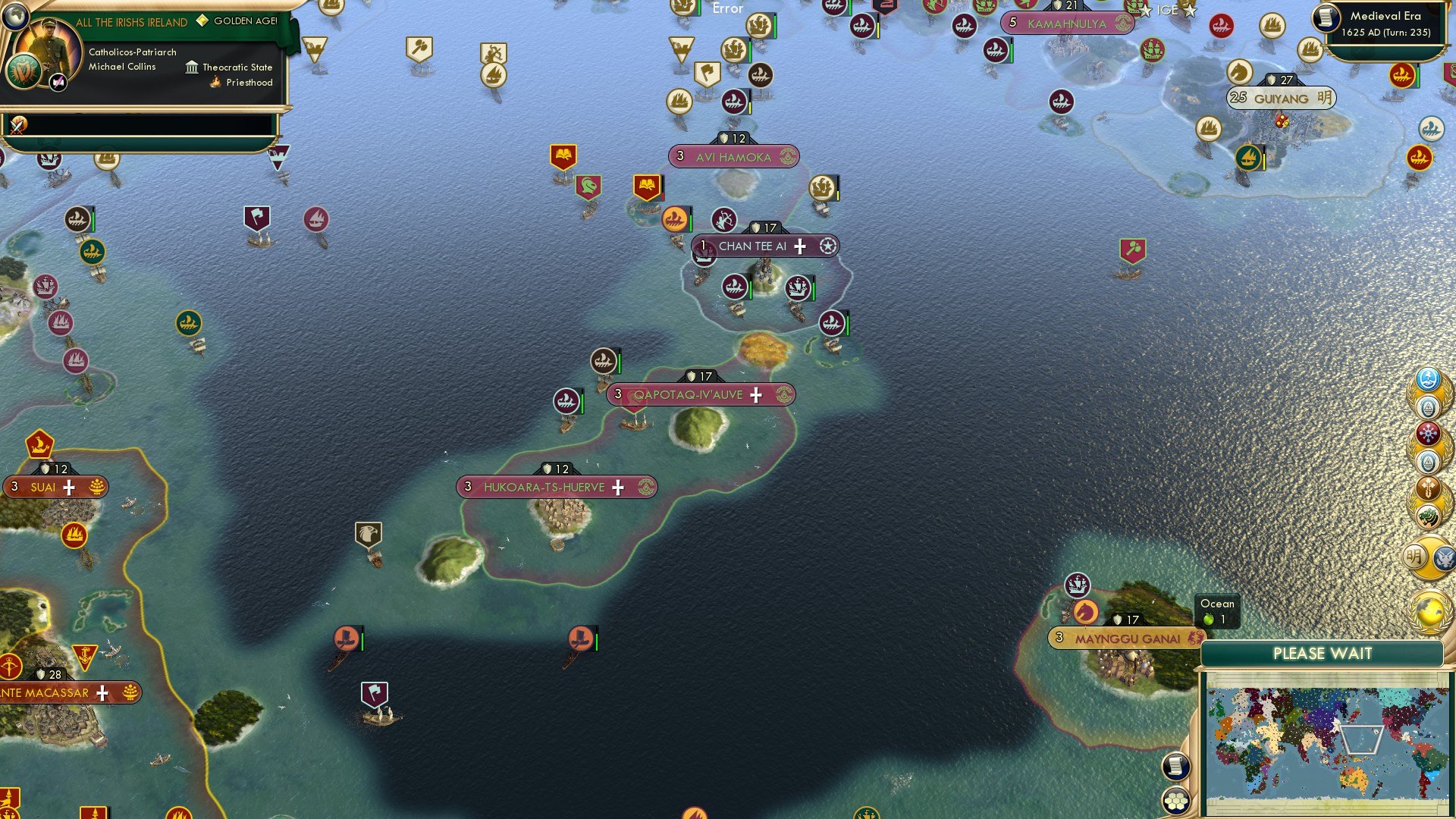Expand Hukoara-Ts-Huerve's banner plus icon
Viewport: 1456px width, 819px height.
[x=620, y=488]
